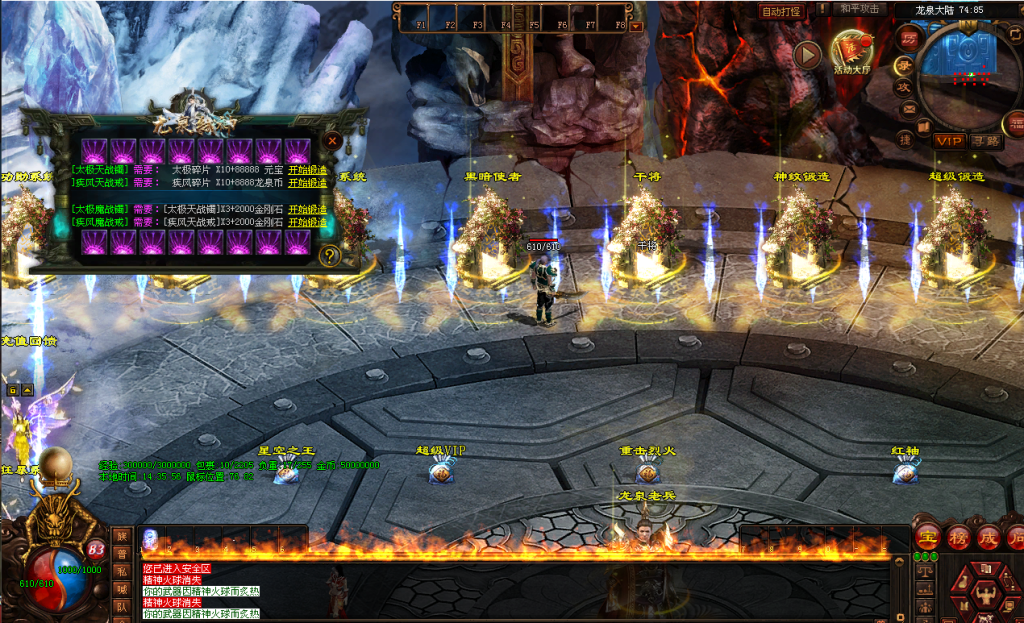1024x623 pixels.
Task: Activate 寻路 pathfinding
Action: [984, 141]
